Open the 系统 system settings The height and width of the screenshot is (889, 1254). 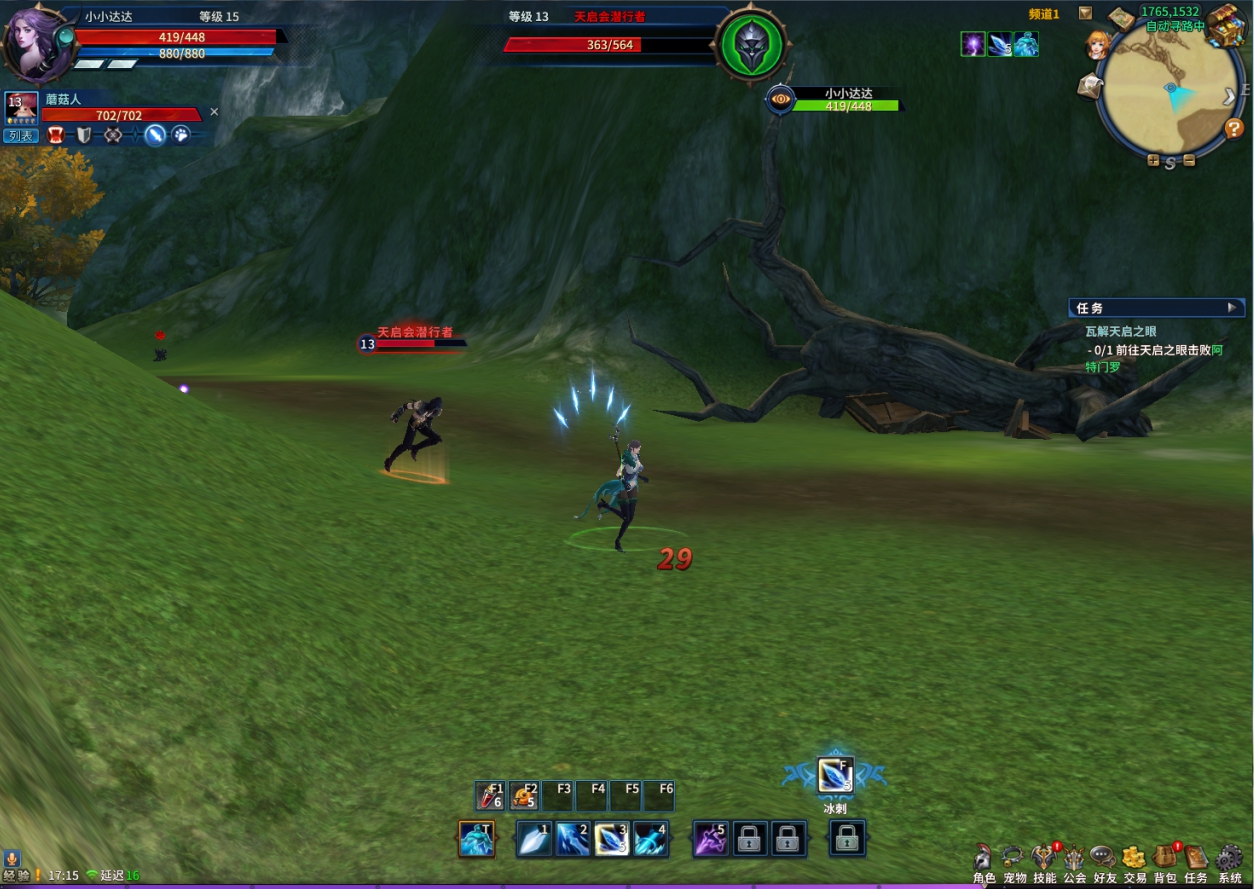1229,861
